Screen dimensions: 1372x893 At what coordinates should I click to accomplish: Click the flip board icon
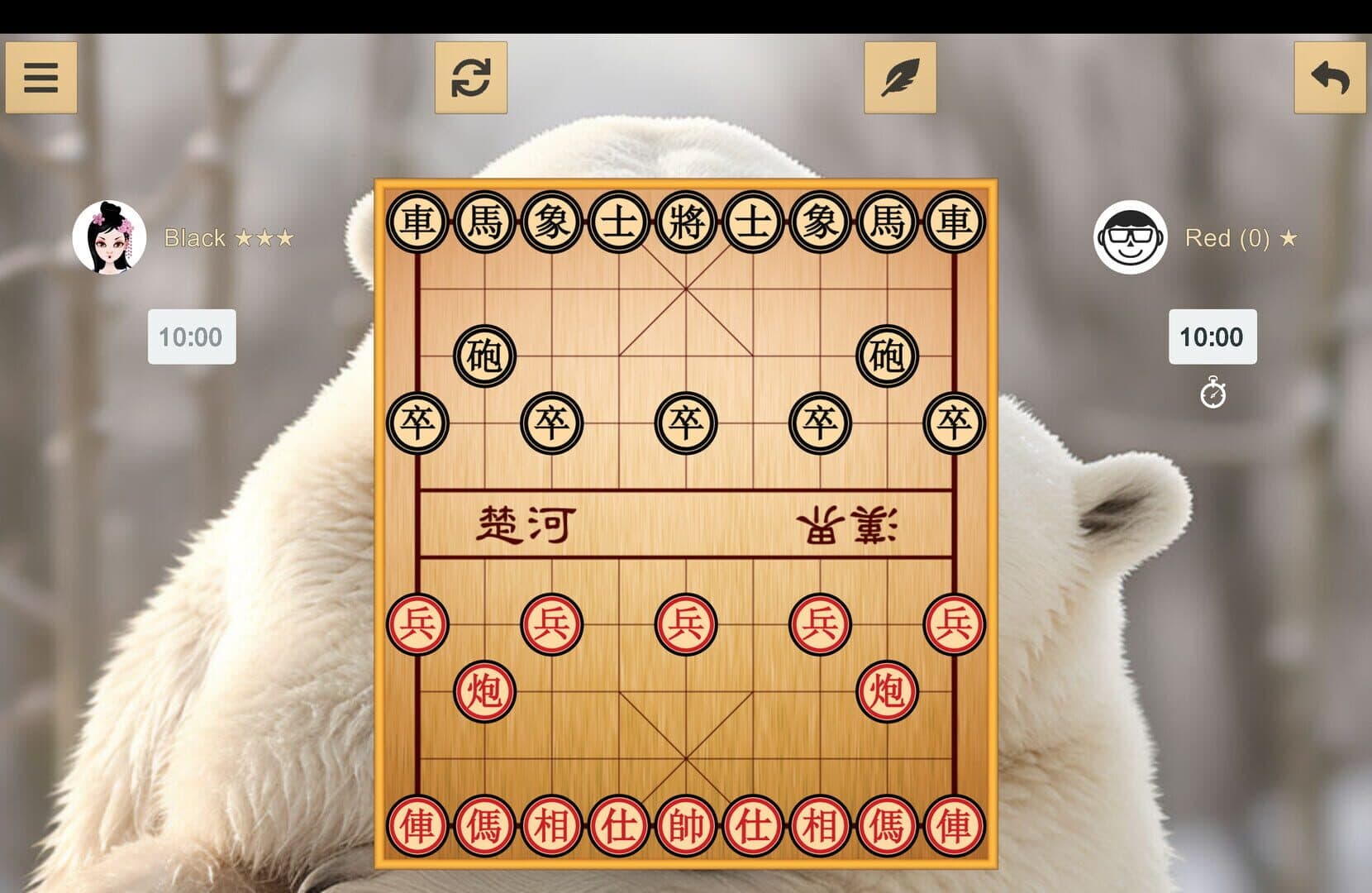471,77
